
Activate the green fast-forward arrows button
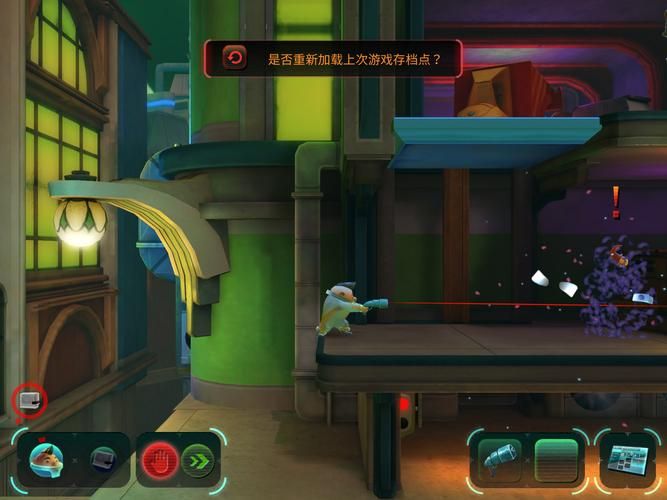click(x=198, y=460)
